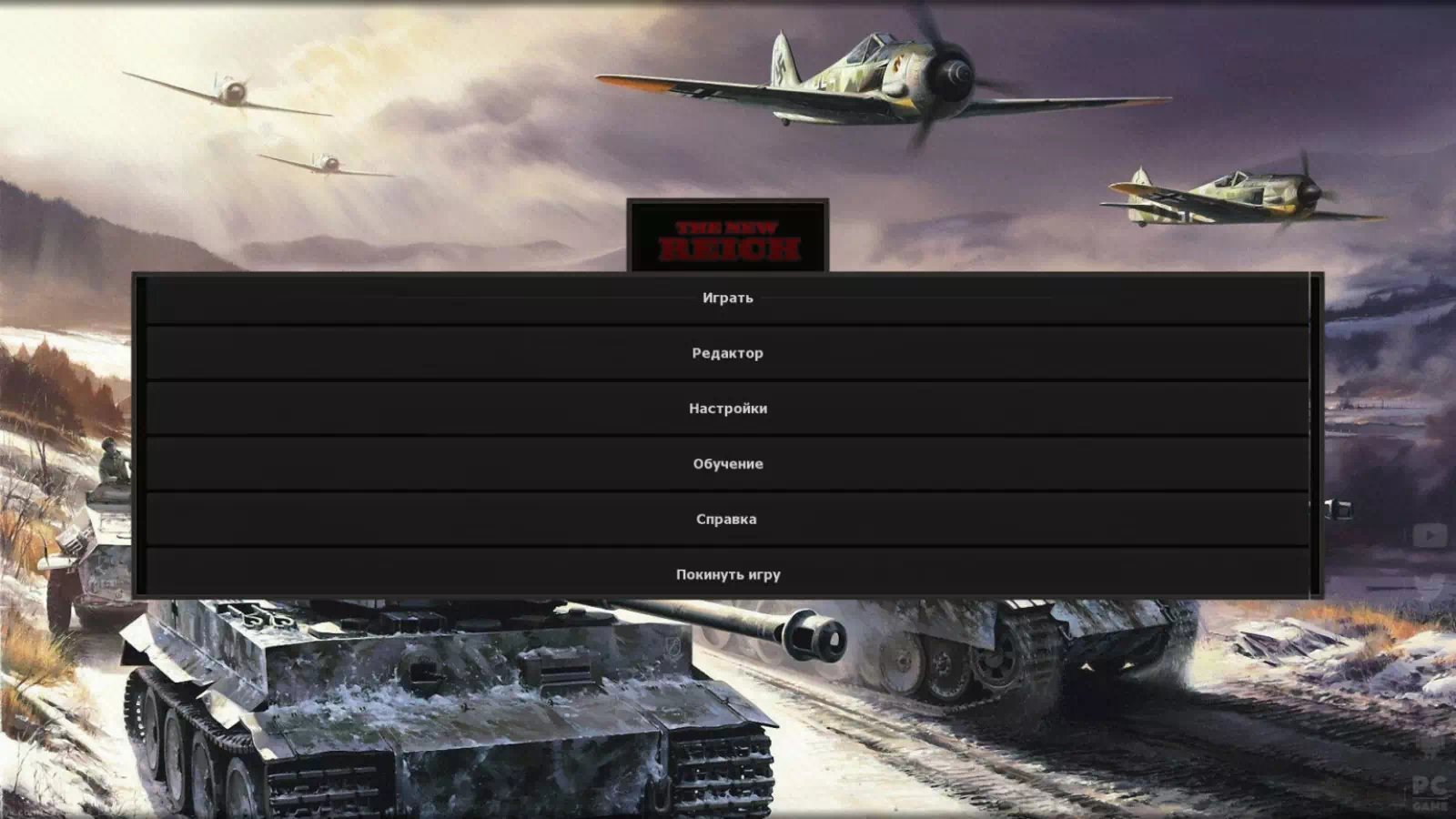Show the Справка (help) screen

click(727, 520)
